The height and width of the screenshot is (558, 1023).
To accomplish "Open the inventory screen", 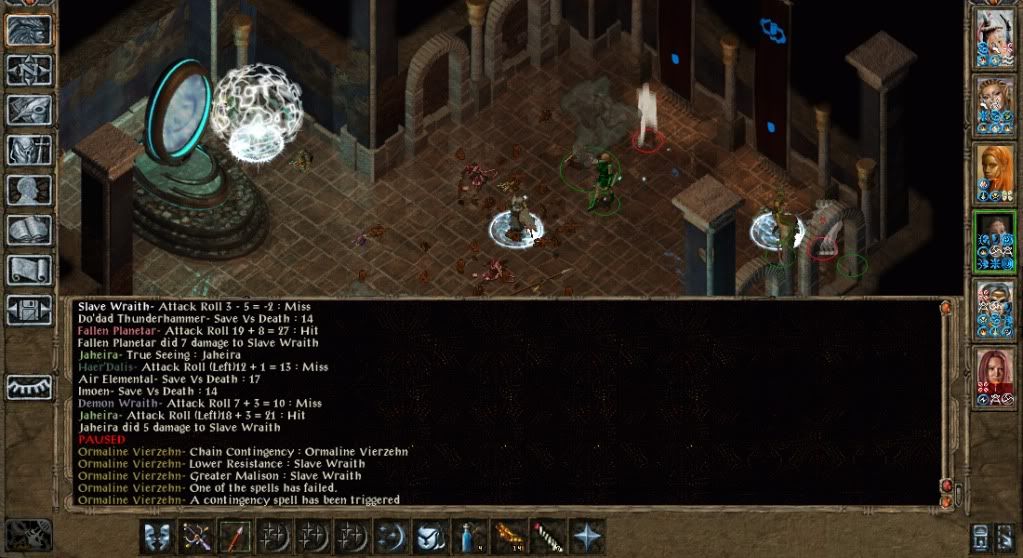I will click(x=29, y=150).
